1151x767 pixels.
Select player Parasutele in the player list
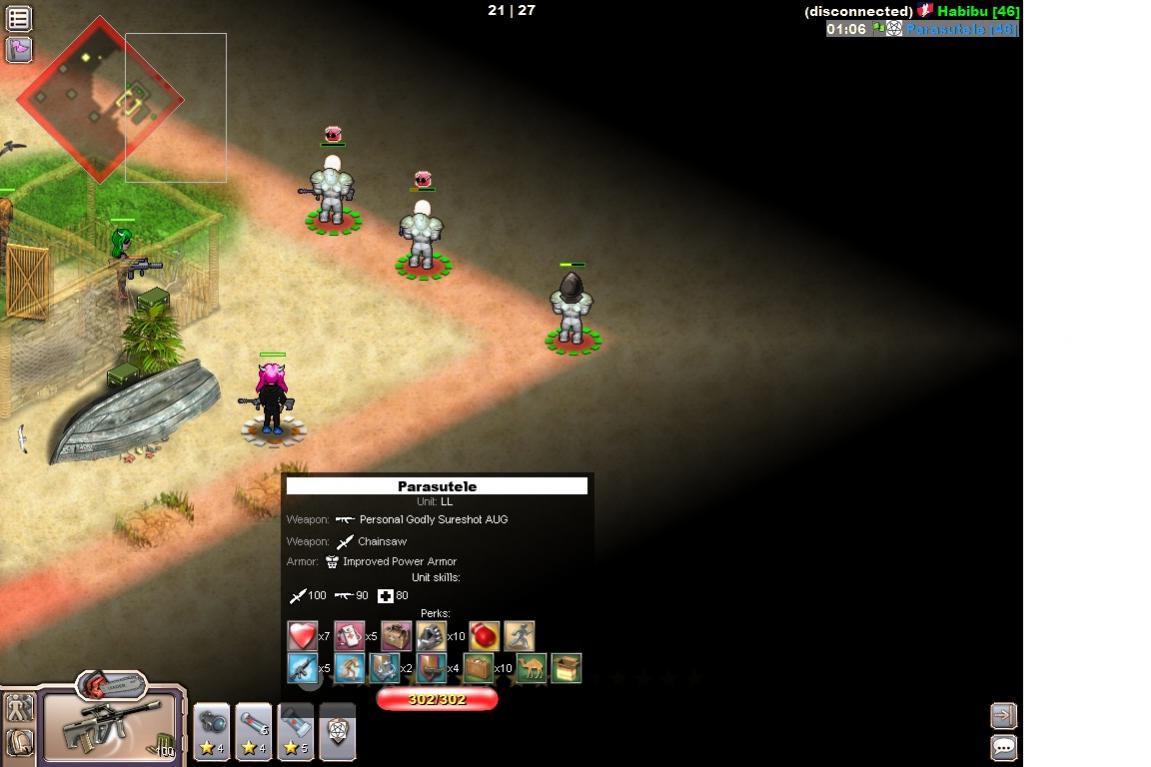(x=960, y=29)
